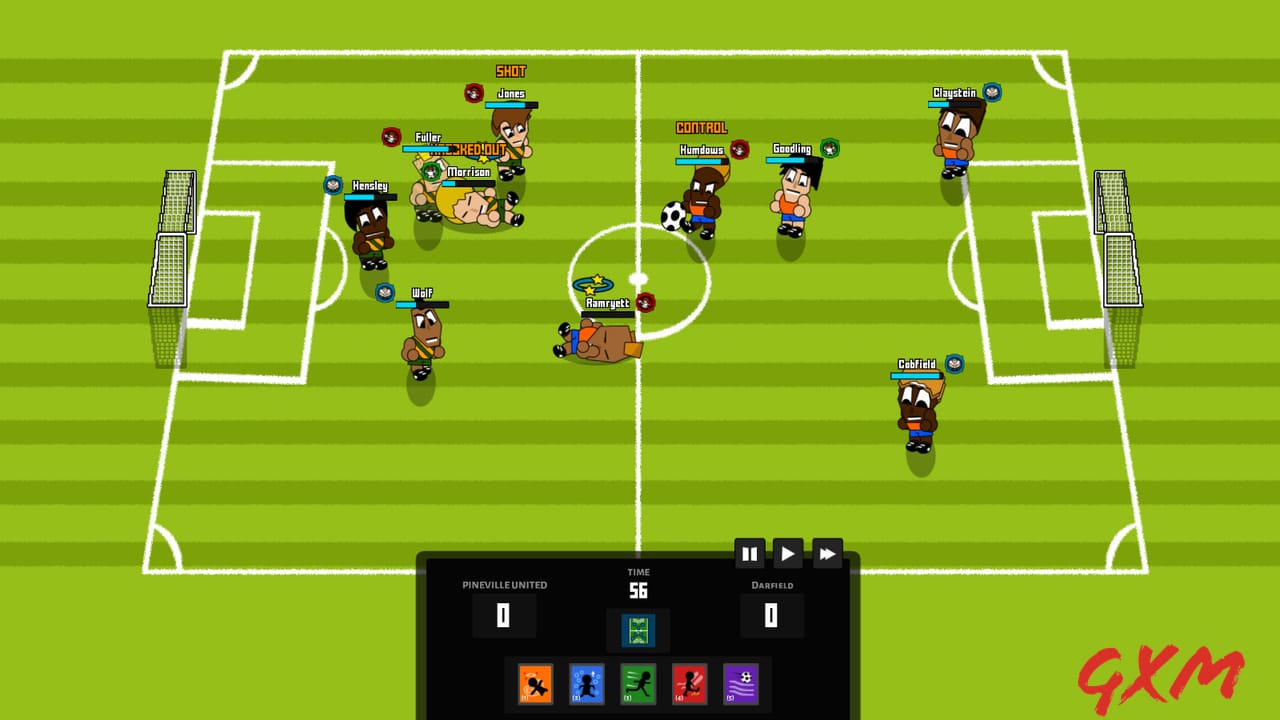Pause the match

coord(750,553)
